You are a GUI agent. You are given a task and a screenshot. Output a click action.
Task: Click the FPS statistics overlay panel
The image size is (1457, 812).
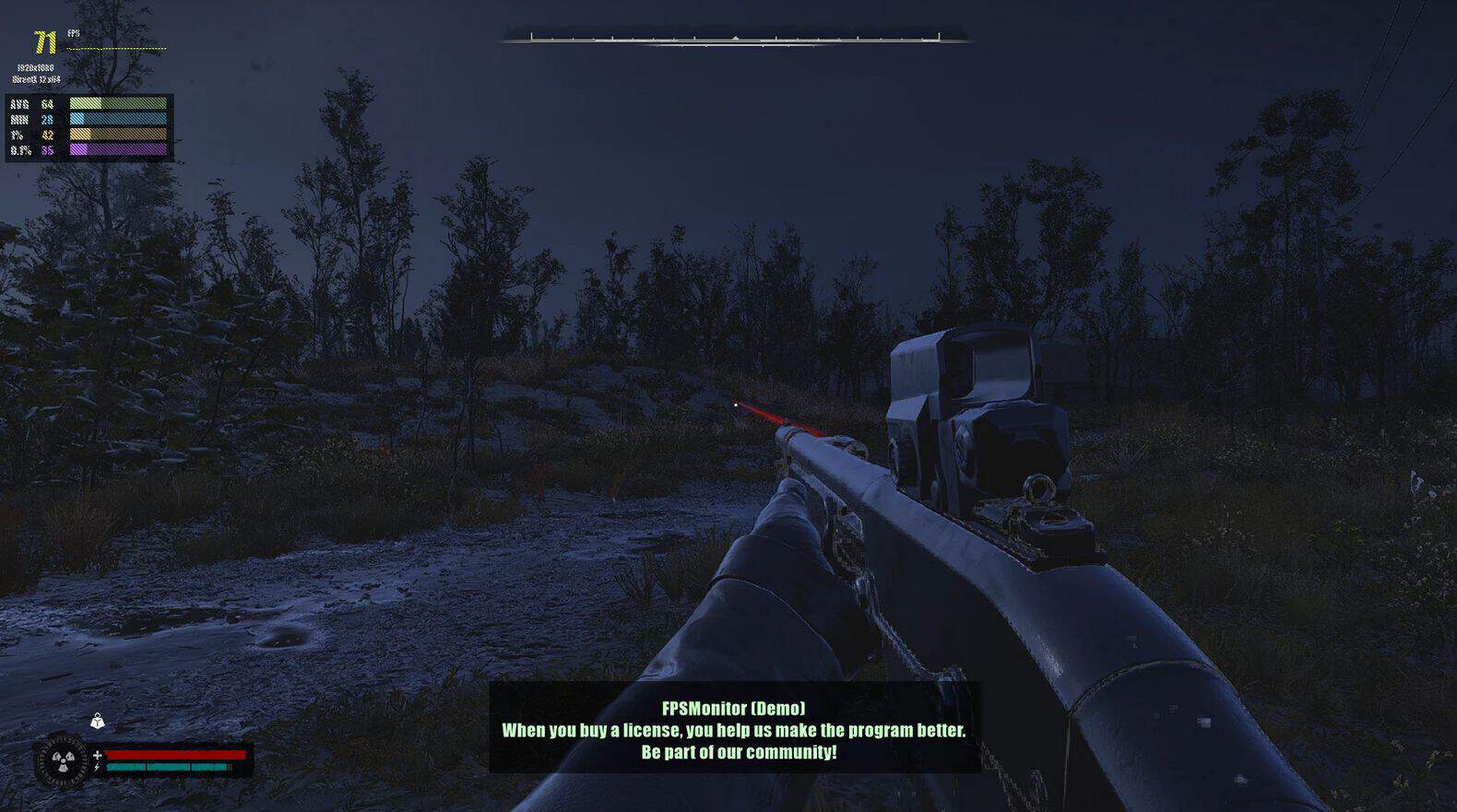(x=89, y=127)
